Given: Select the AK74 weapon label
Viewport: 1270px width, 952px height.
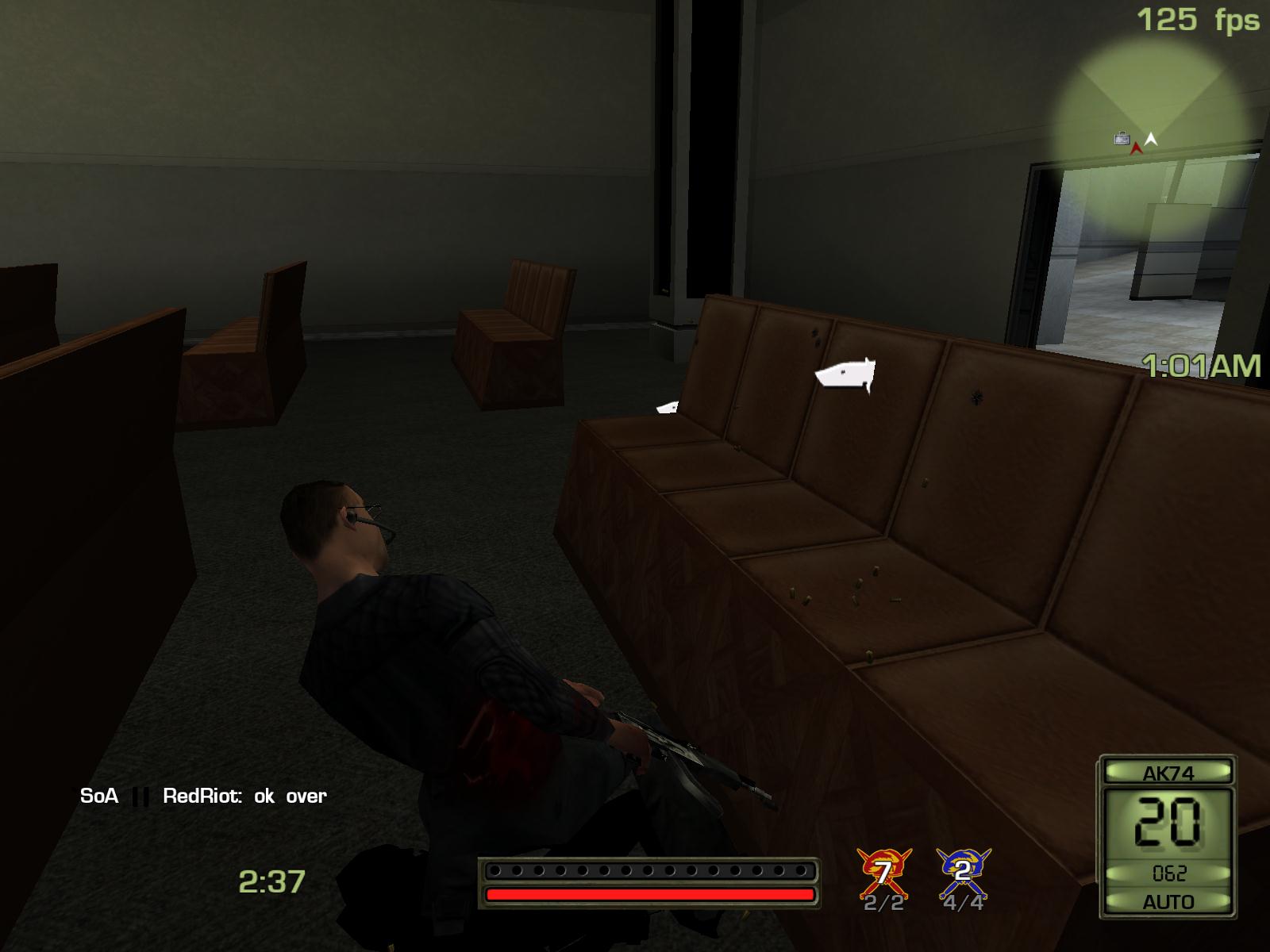Looking at the screenshot, I should pos(1168,773).
